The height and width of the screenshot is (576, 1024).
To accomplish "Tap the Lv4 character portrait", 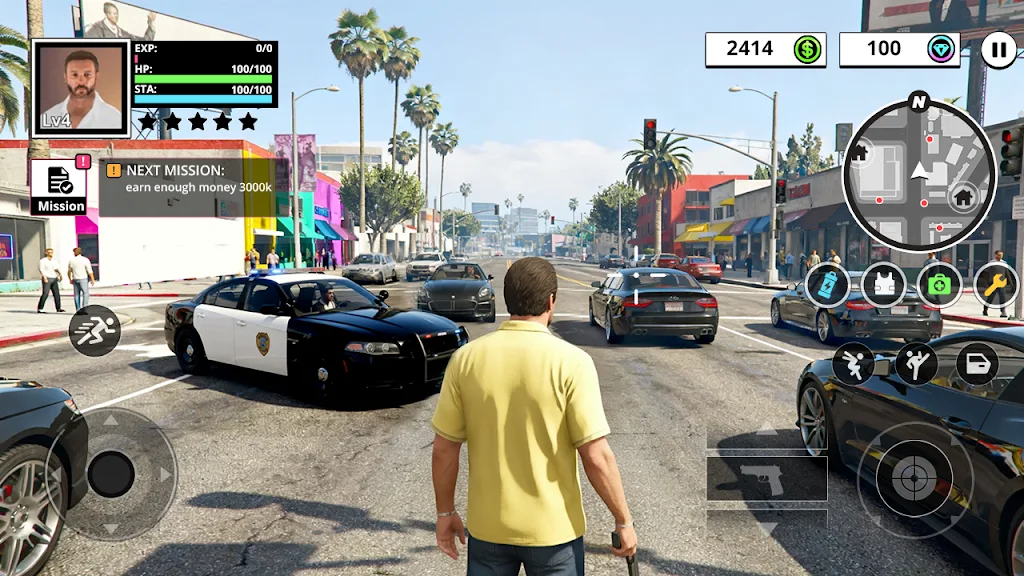I will (81, 88).
